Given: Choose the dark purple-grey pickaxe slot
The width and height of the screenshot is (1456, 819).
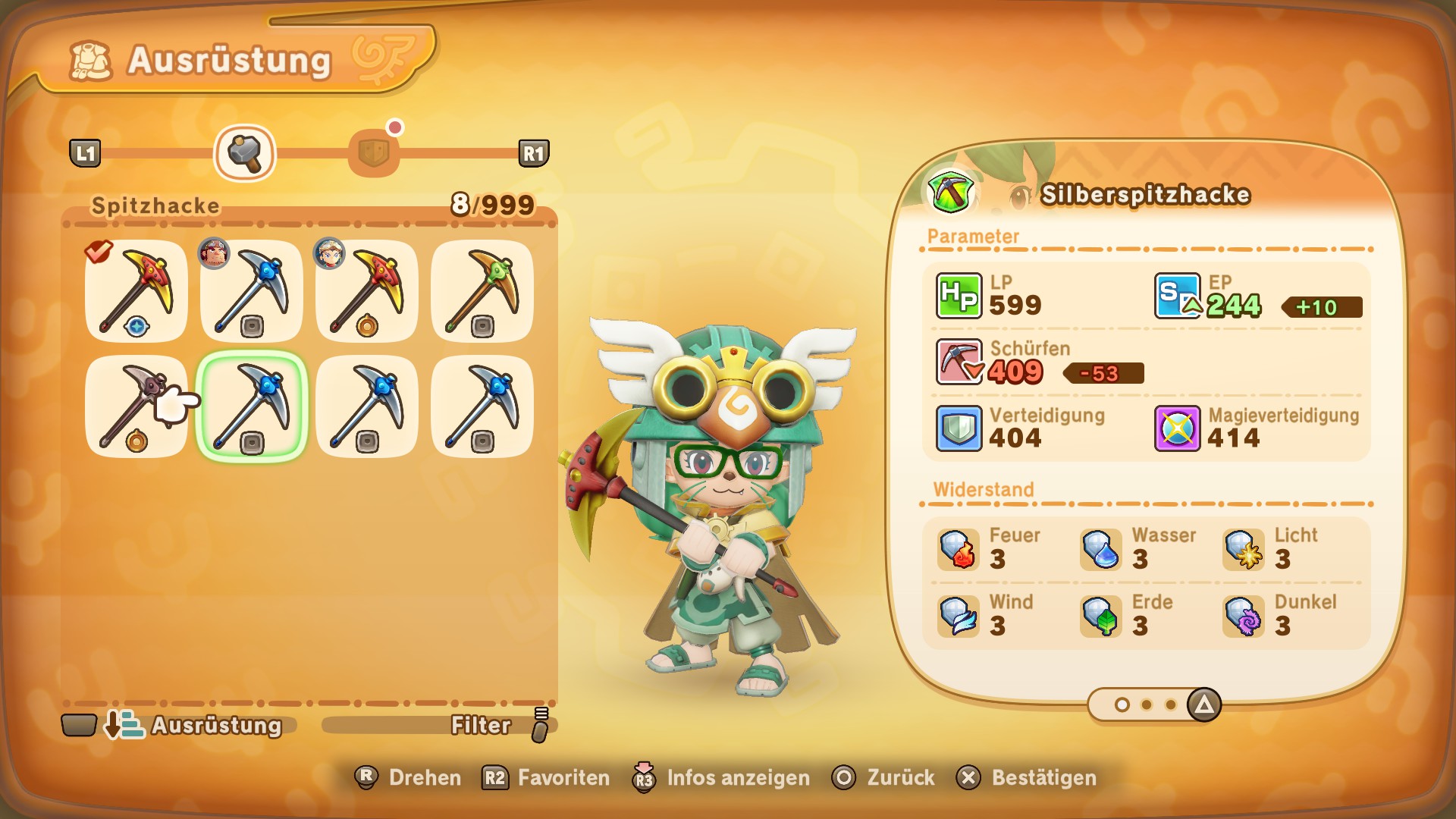Looking at the screenshot, I should pyautogui.click(x=136, y=406).
